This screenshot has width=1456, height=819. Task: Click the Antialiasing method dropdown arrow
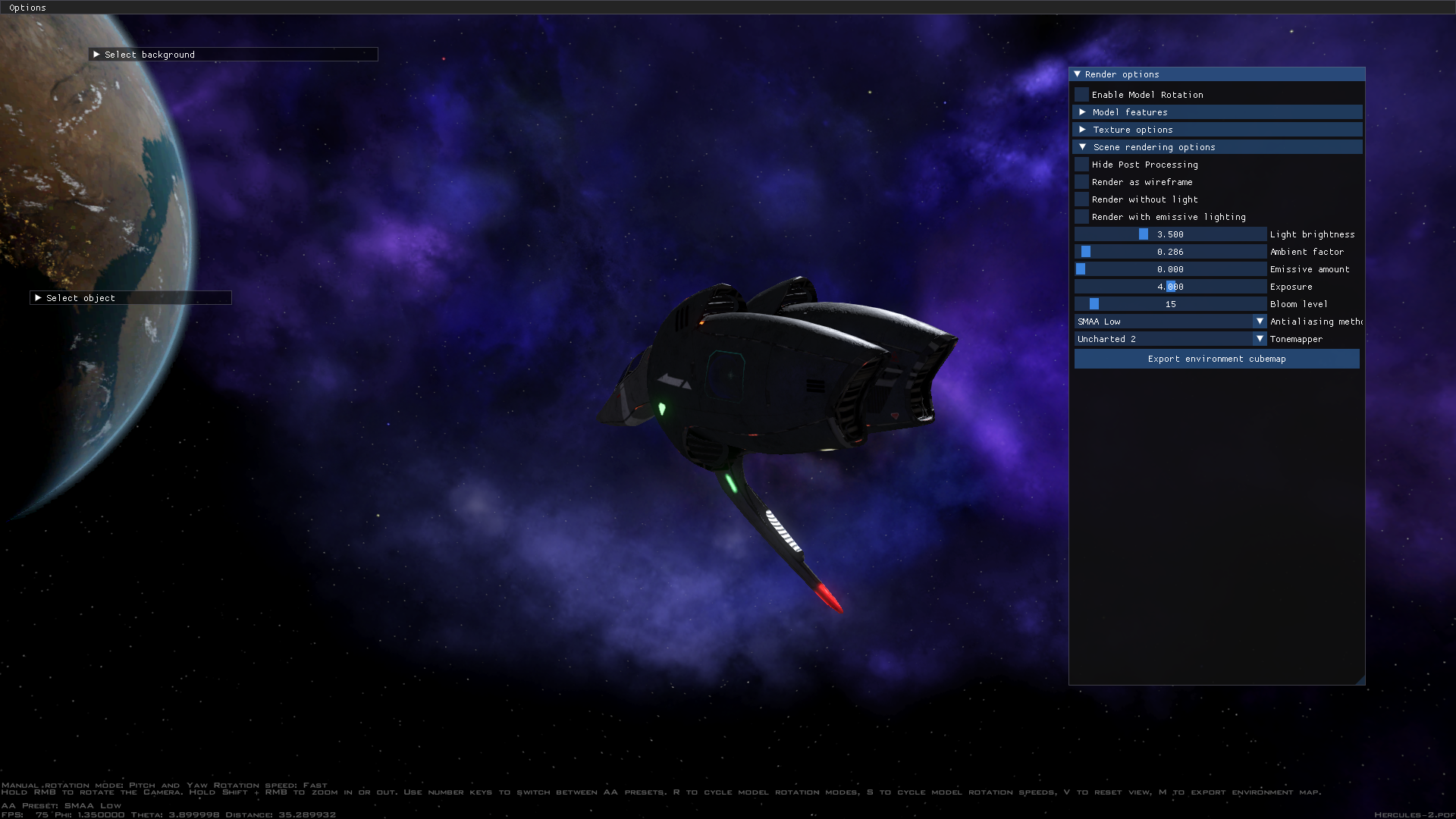pos(1260,321)
